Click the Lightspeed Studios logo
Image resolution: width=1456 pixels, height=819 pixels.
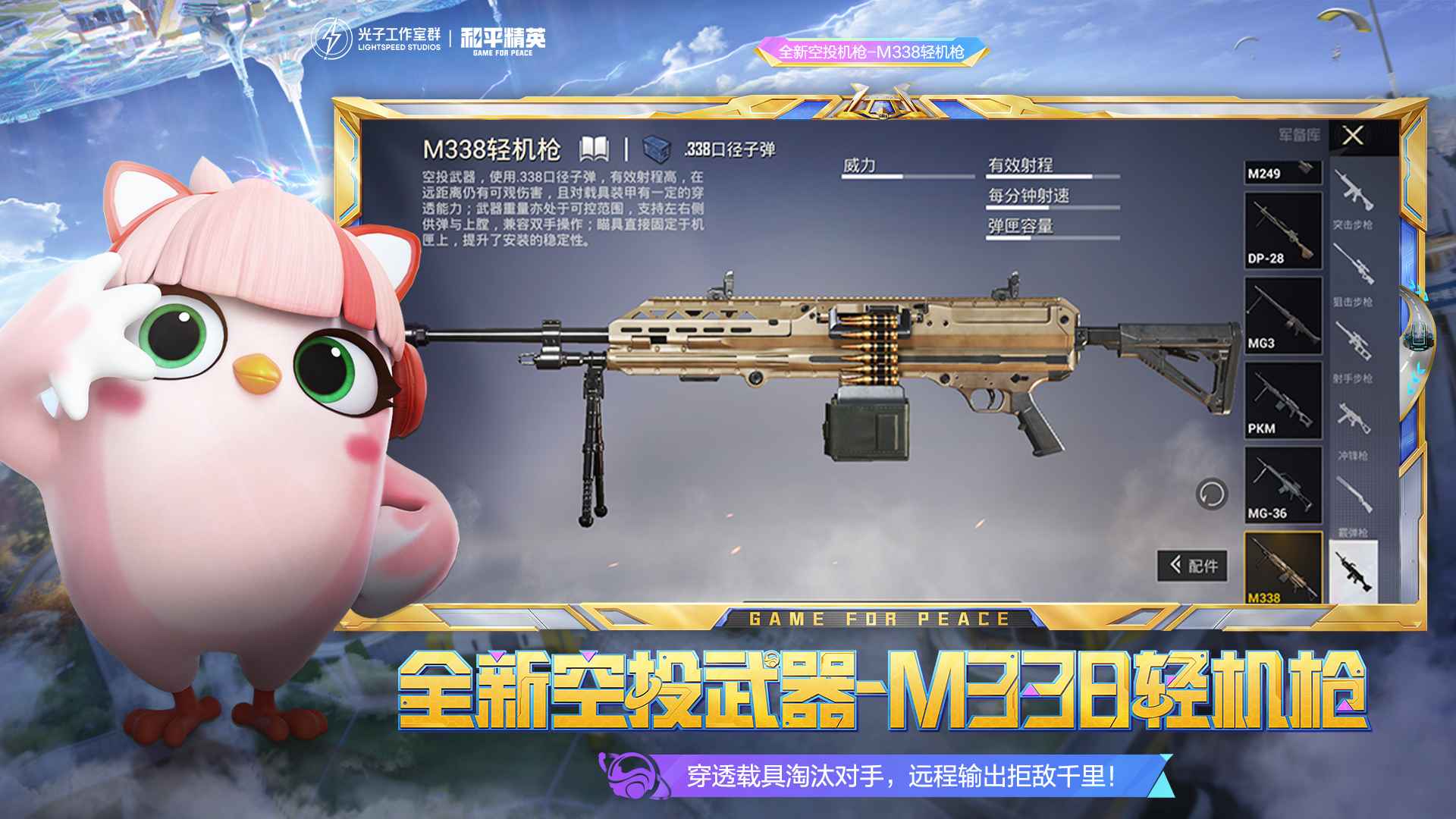375,36
